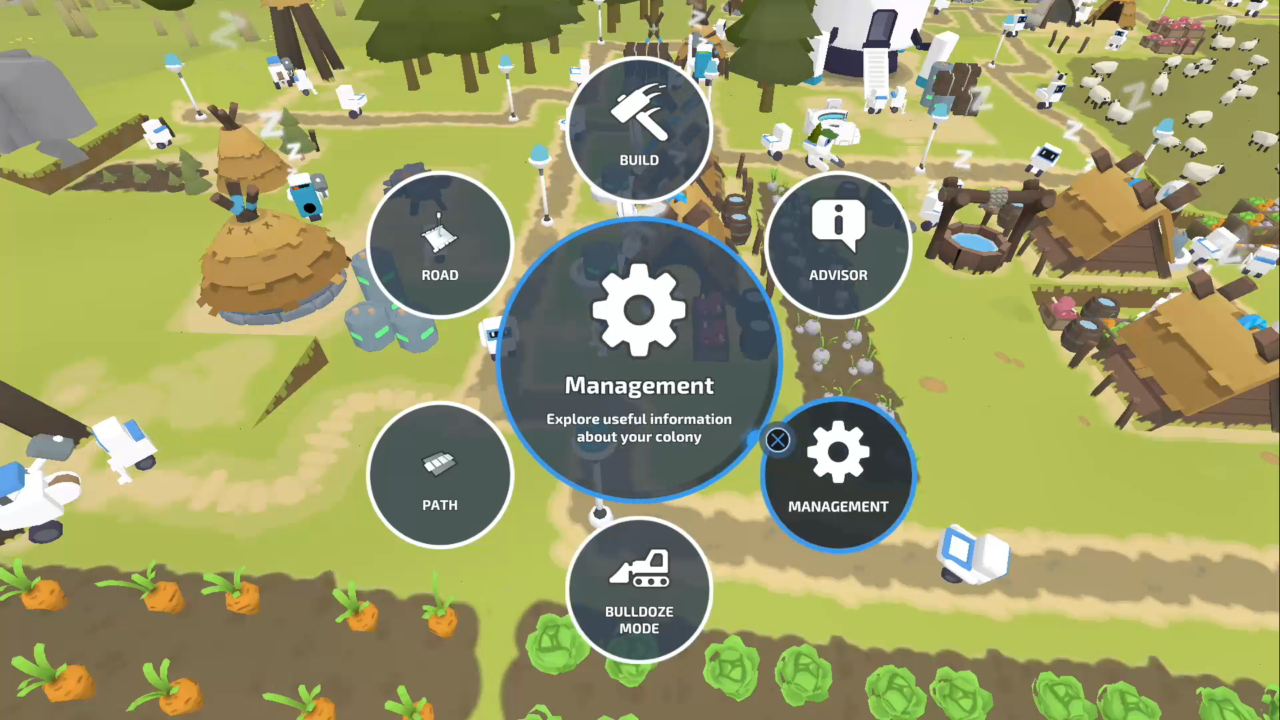The width and height of the screenshot is (1280, 720).
Task: Click the Advisor info bubble icon
Action: point(838,223)
